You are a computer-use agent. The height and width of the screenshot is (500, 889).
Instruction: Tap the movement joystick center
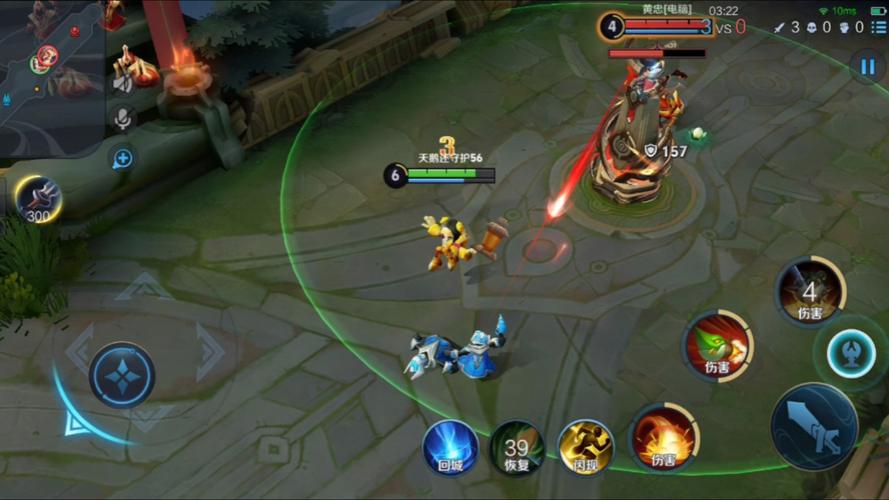121,375
